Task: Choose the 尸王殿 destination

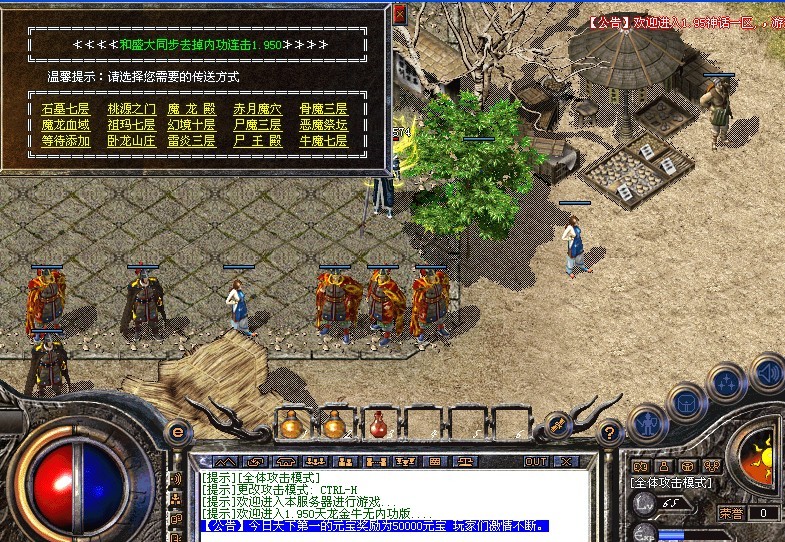Action: point(257,141)
